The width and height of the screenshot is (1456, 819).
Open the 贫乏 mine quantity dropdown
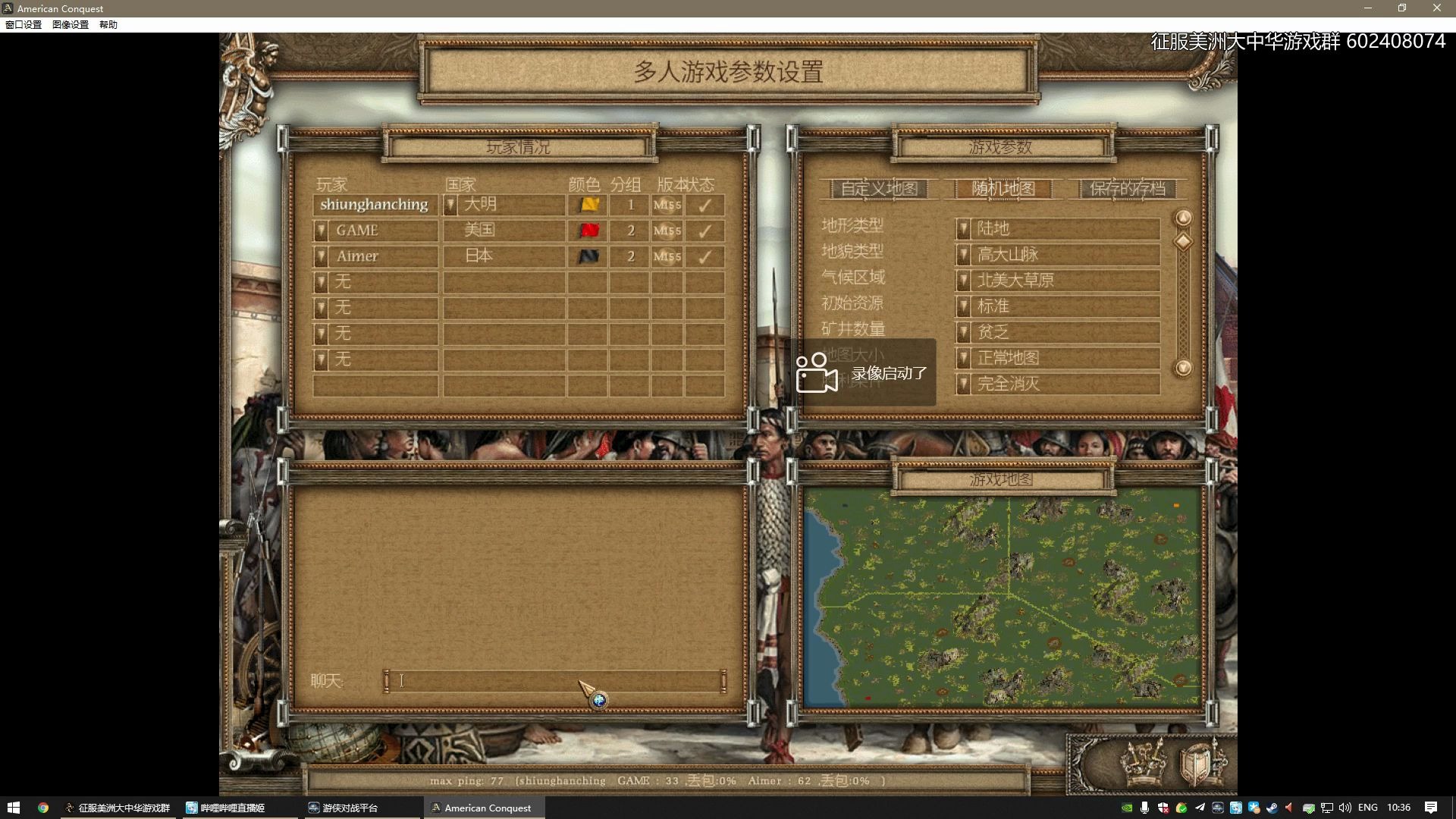click(963, 332)
